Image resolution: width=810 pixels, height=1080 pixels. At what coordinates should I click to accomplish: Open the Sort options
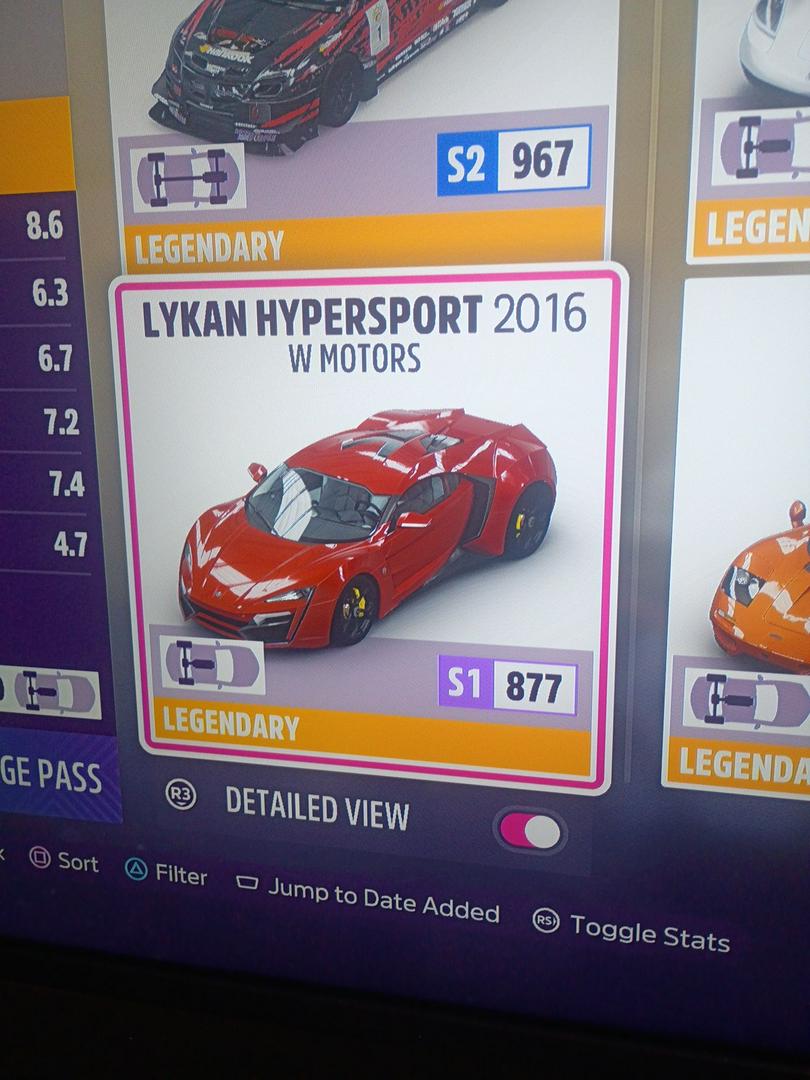pyautogui.click(x=65, y=861)
